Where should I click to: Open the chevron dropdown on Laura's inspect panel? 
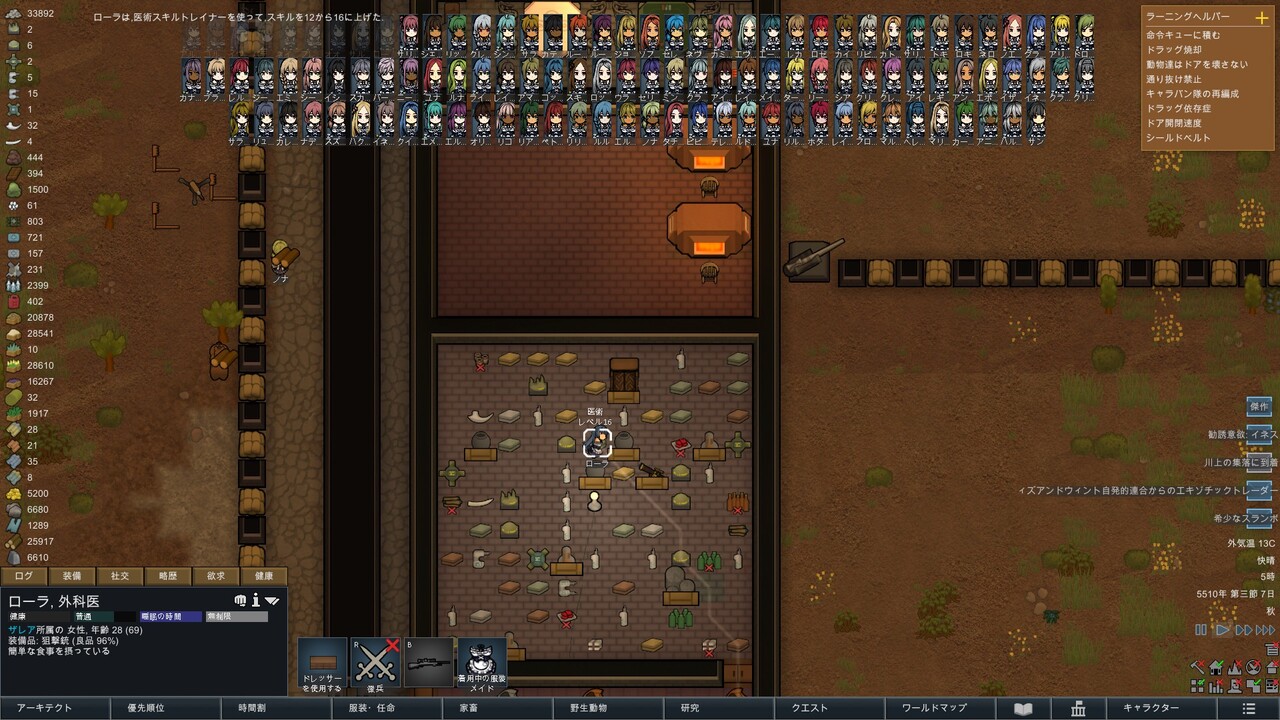tap(272, 601)
